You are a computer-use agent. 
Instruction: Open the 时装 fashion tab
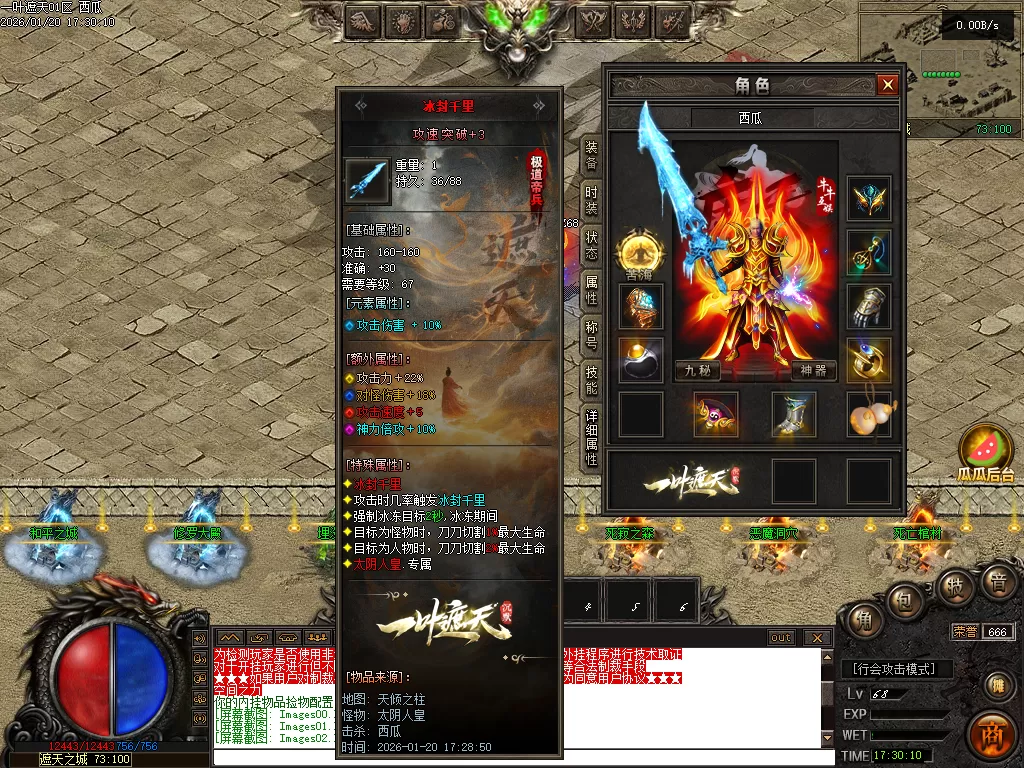click(x=592, y=200)
